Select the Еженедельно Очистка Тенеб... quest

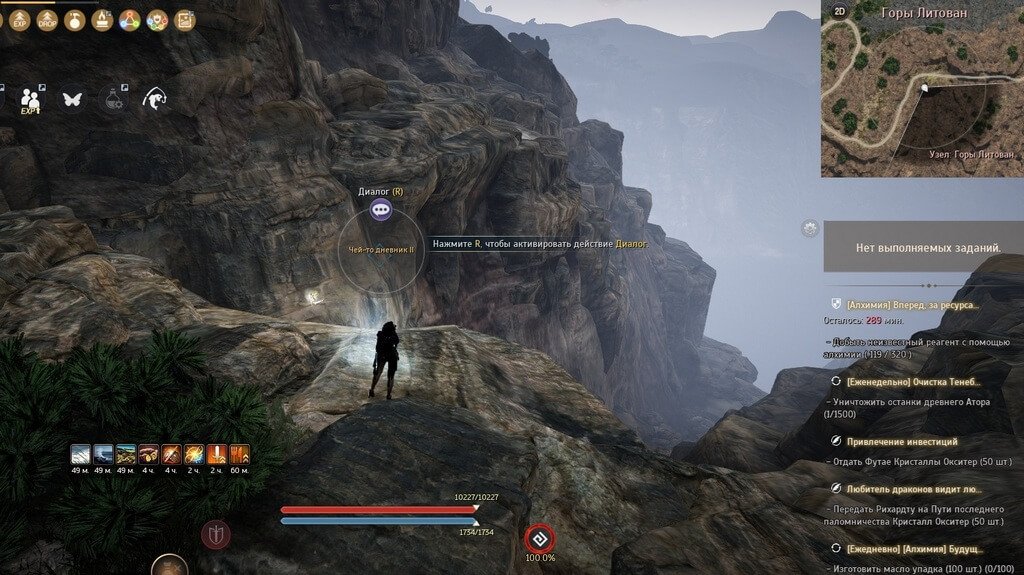click(913, 381)
